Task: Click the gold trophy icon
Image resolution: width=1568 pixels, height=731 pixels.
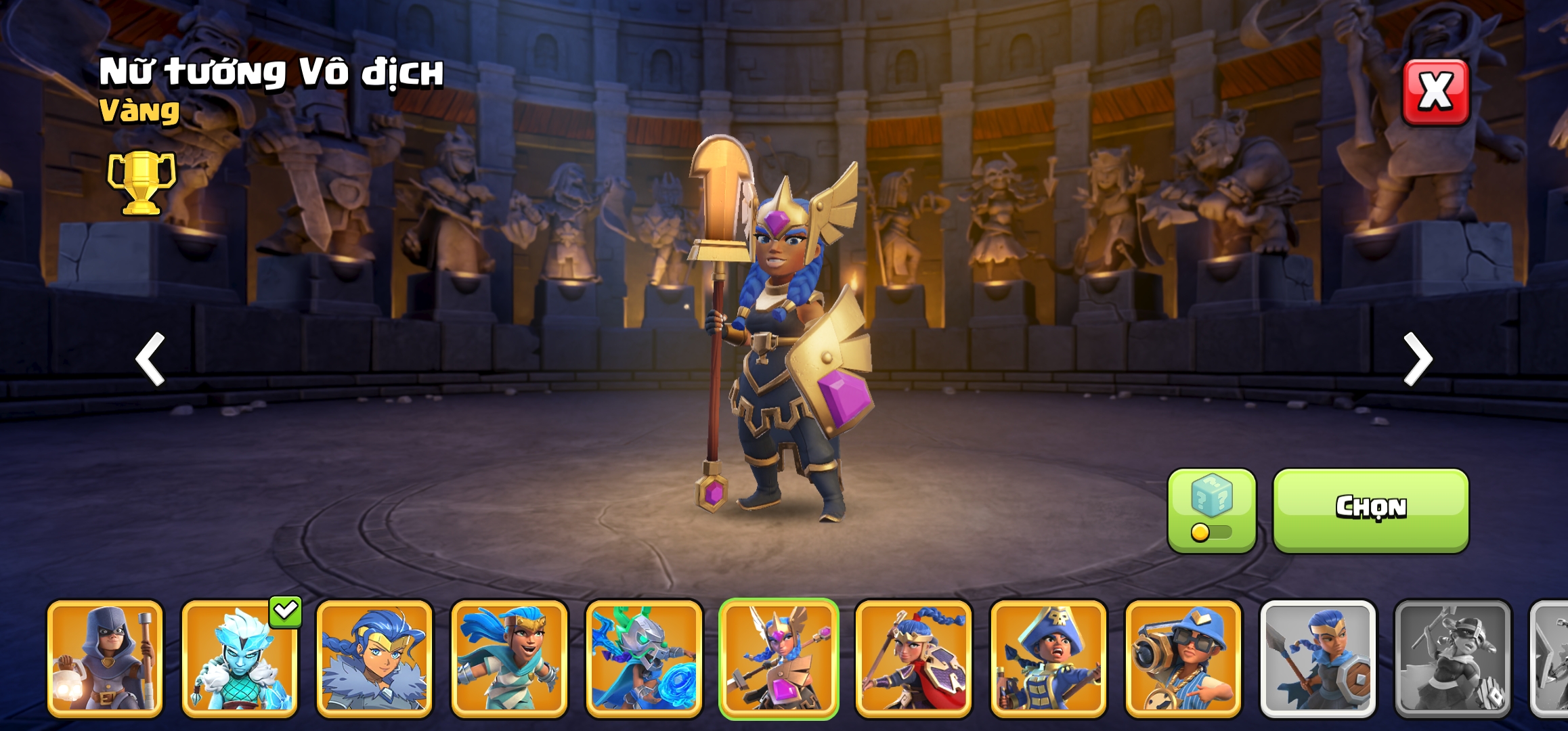Action: pos(141,182)
